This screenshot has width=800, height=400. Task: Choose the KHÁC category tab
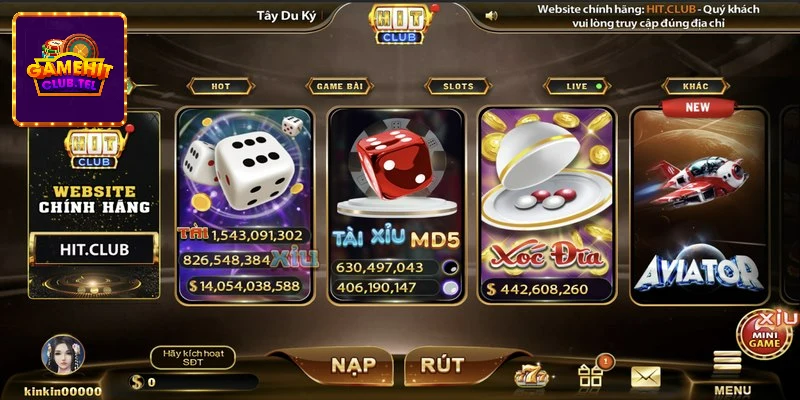(696, 86)
